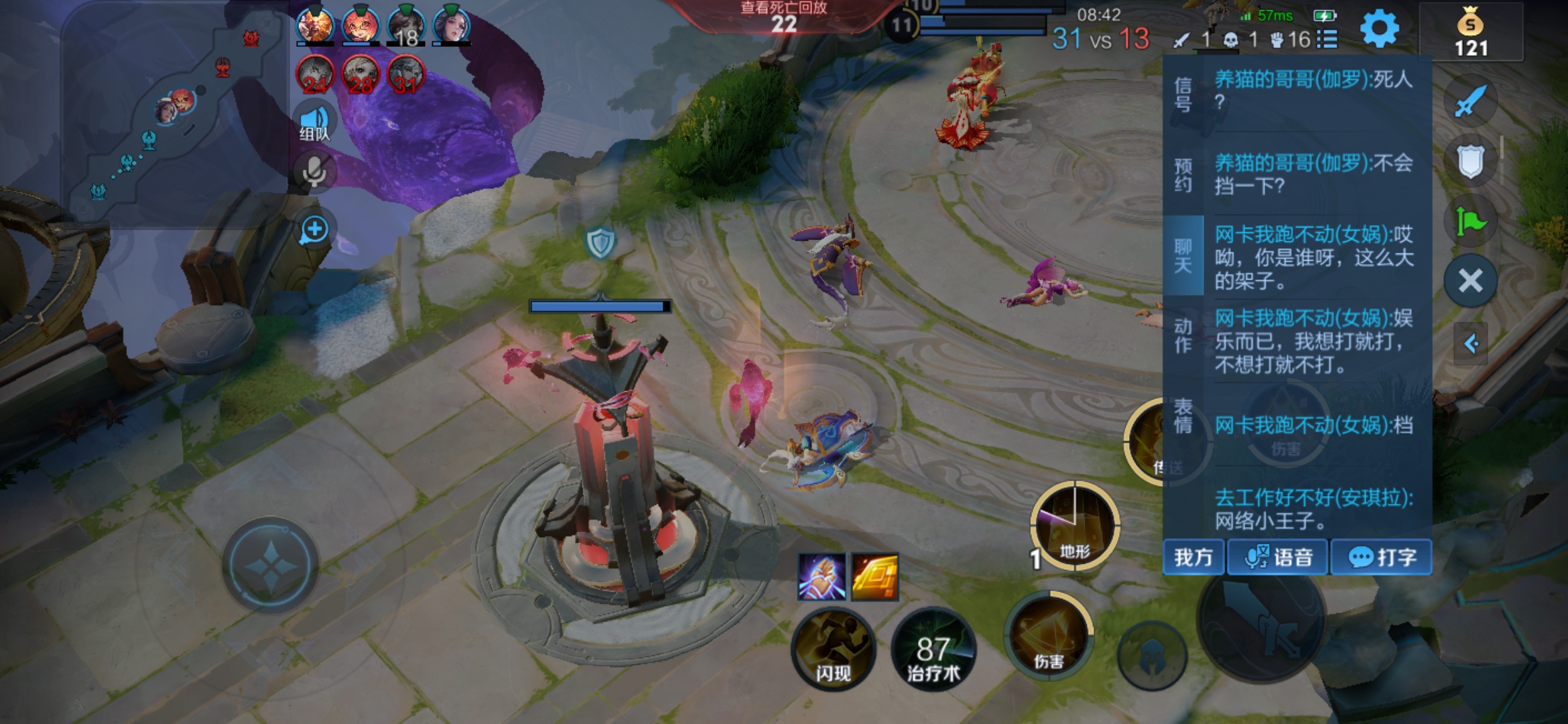The width and height of the screenshot is (1568, 724).
Task: Choose the 语音 voice input button
Action: [x=1278, y=557]
